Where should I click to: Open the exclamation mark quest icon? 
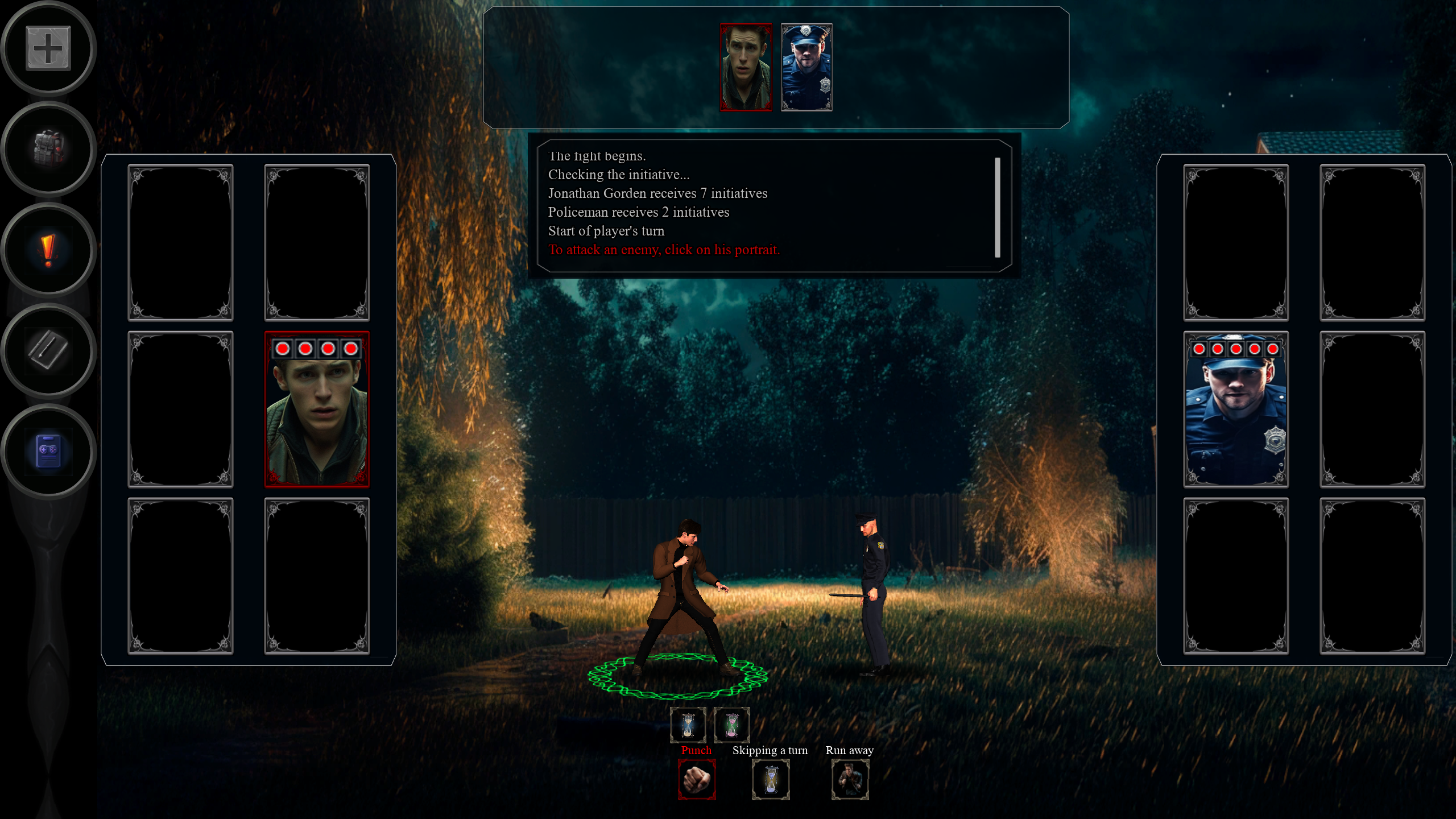point(48,250)
